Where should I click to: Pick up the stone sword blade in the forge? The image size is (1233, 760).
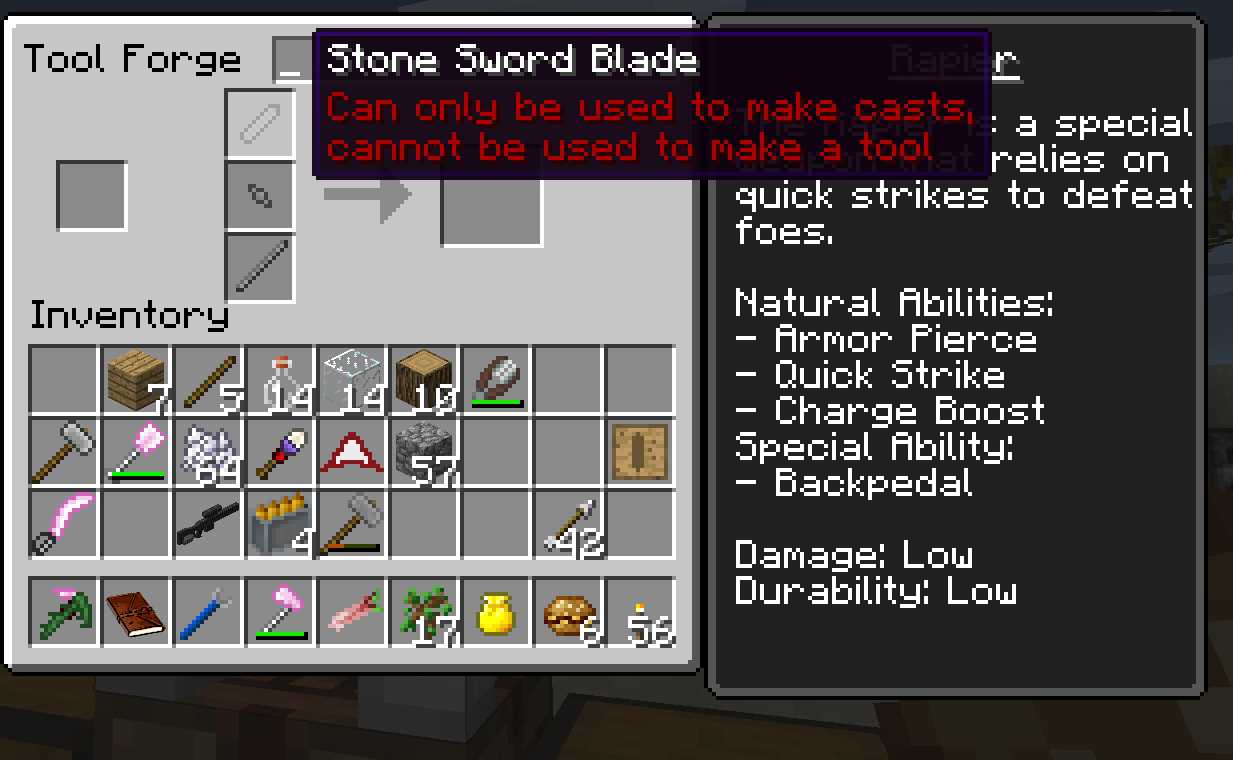(260, 123)
